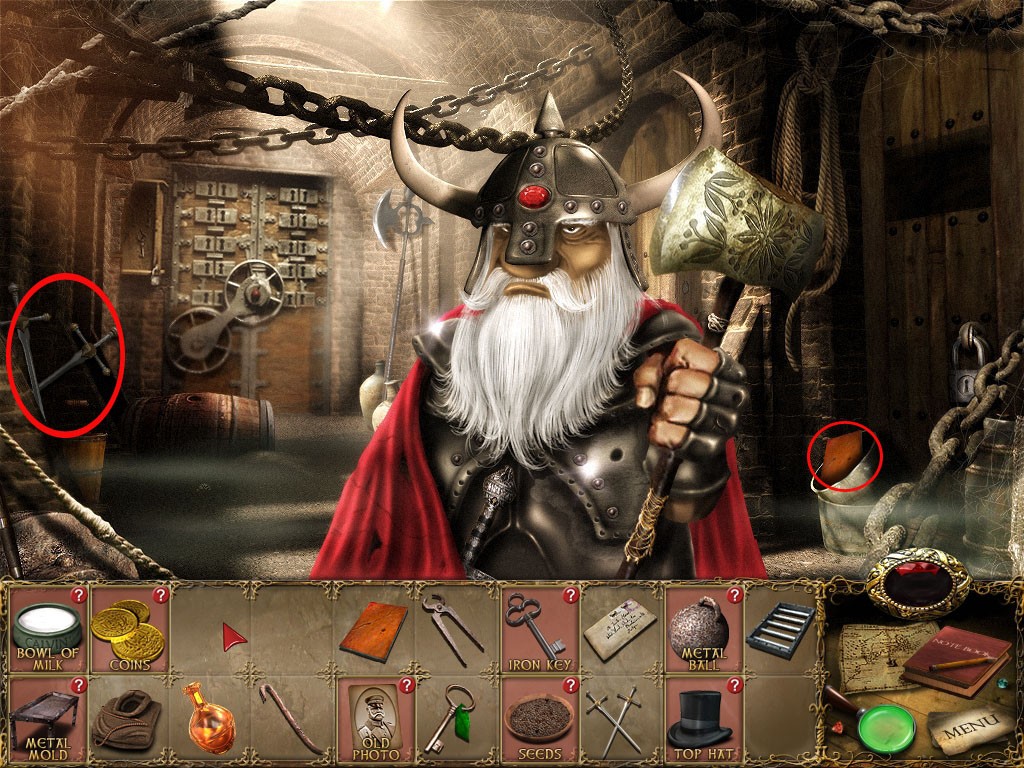Image resolution: width=1024 pixels, height=768 pixels.
Task: Use the green magnifying glass hint
Action: point(885,728)
